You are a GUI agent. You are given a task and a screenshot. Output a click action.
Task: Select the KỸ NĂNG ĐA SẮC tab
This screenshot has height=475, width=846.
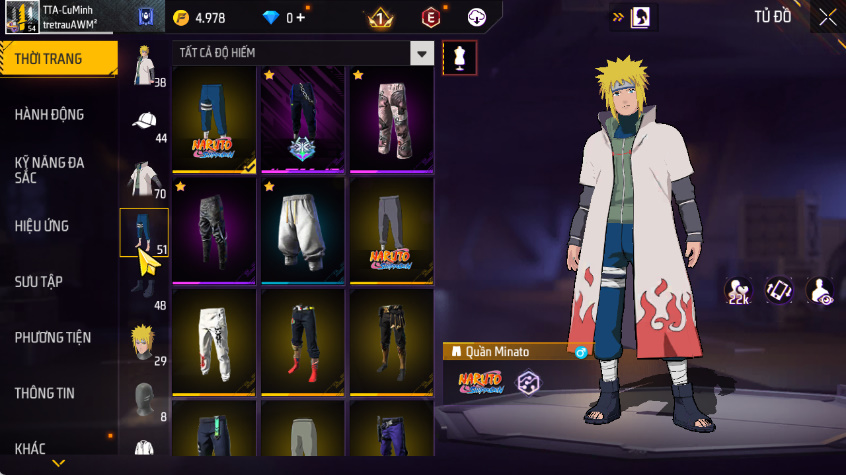(50, 169)
